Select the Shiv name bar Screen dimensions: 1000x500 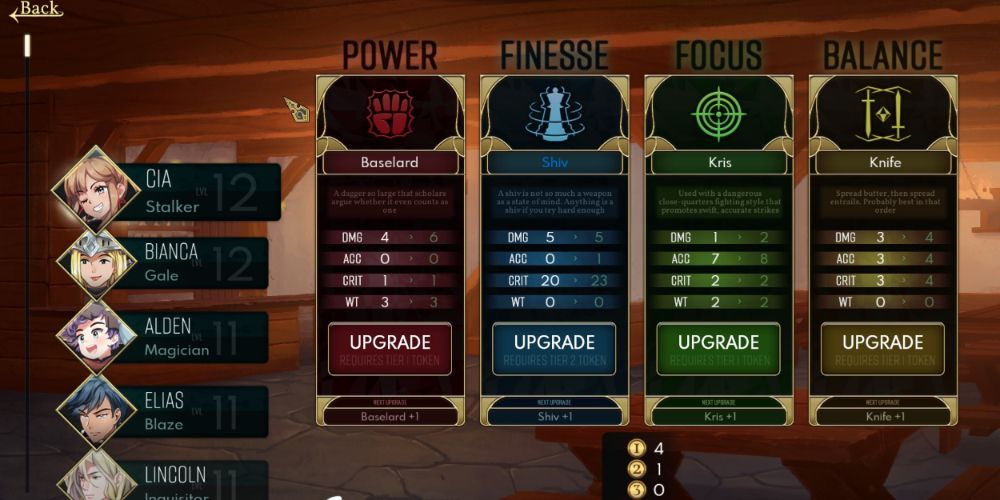pyautogui.click(x=554, y=161)
